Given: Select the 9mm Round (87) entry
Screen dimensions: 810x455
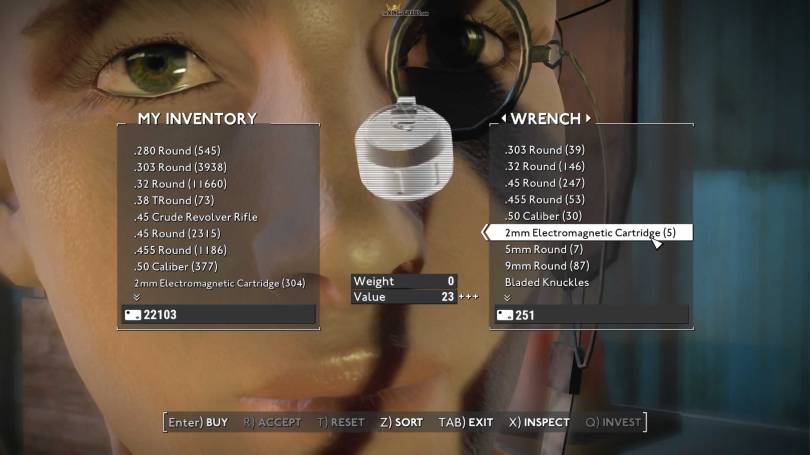Looking at the screenshot, I should (x=547, y=266).
